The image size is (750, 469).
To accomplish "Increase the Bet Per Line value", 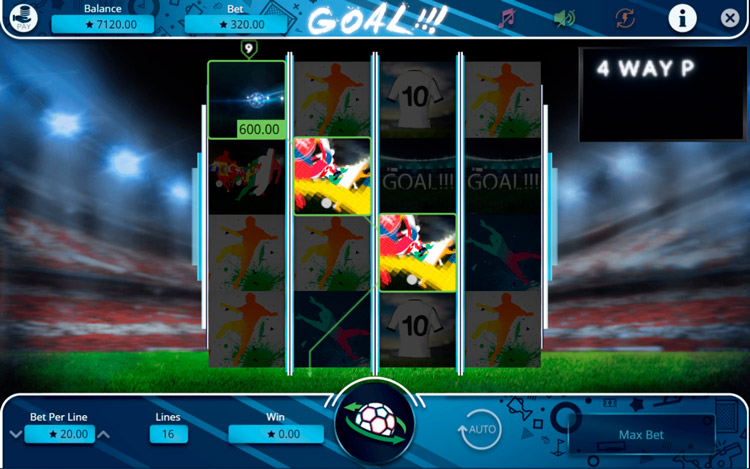I will [x=103, y=434].
